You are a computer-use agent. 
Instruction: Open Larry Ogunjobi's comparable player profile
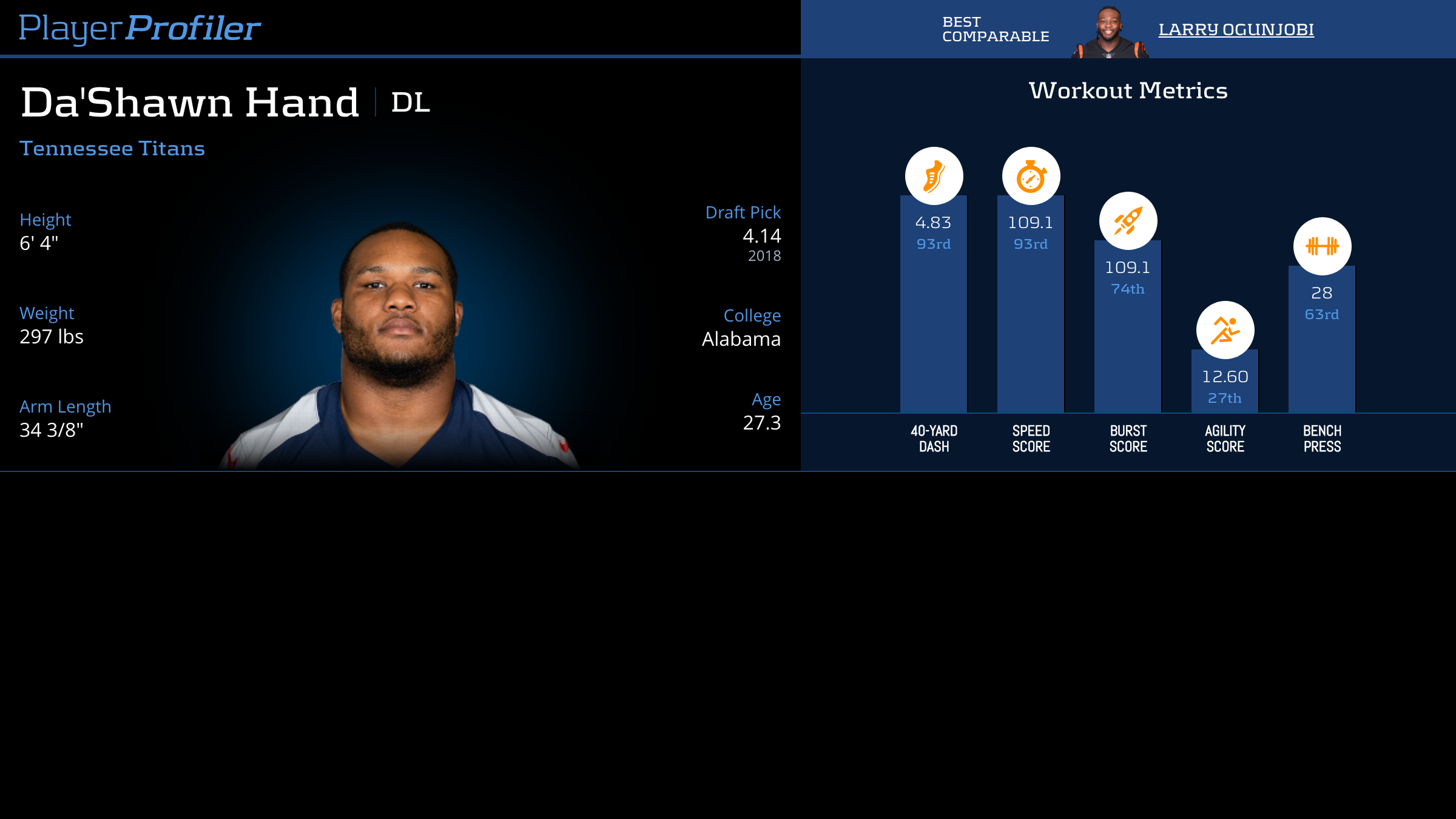tap(1236, 29)
